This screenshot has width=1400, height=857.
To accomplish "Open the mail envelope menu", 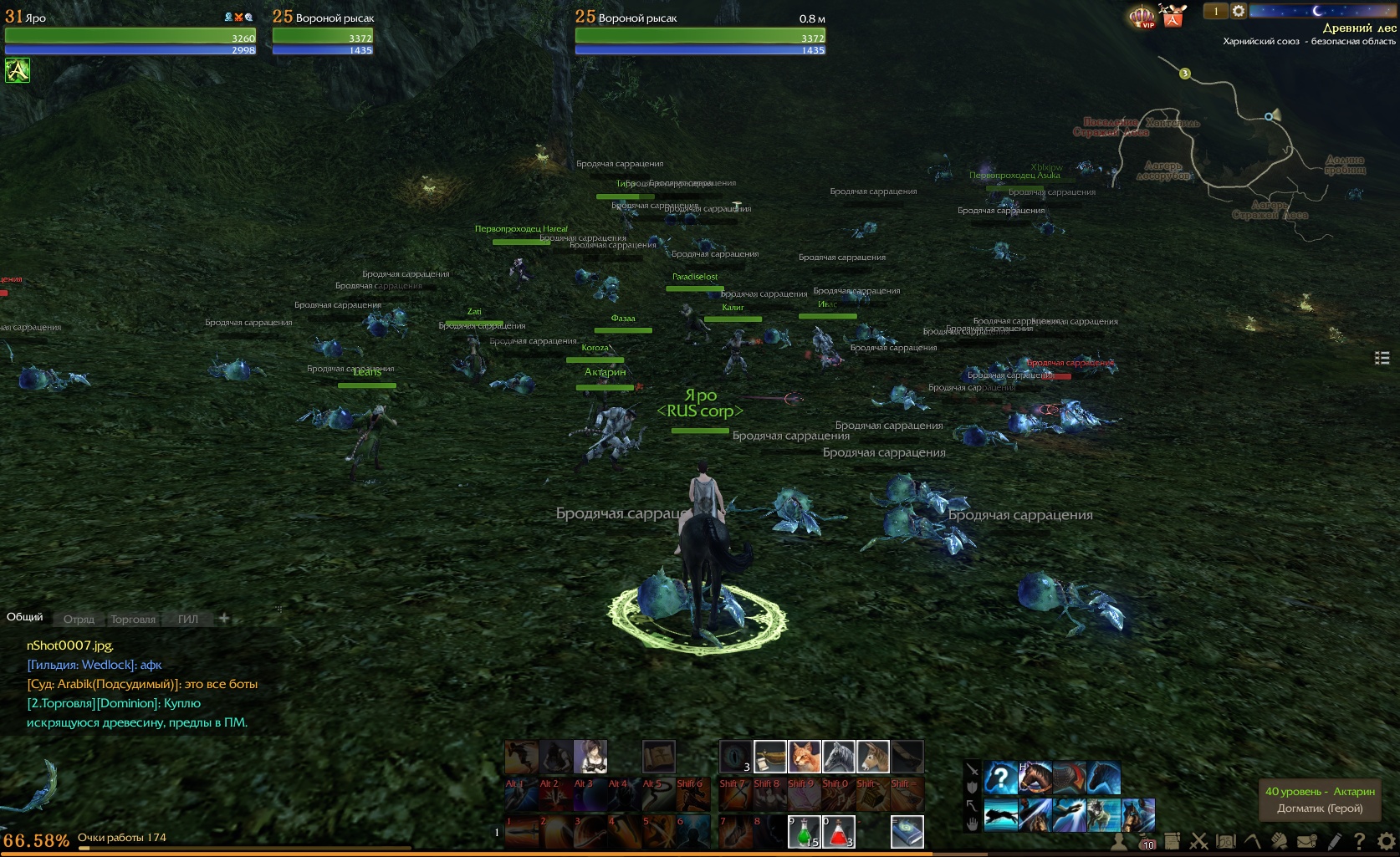I will pyautogui.click(x=1306, y=841).
